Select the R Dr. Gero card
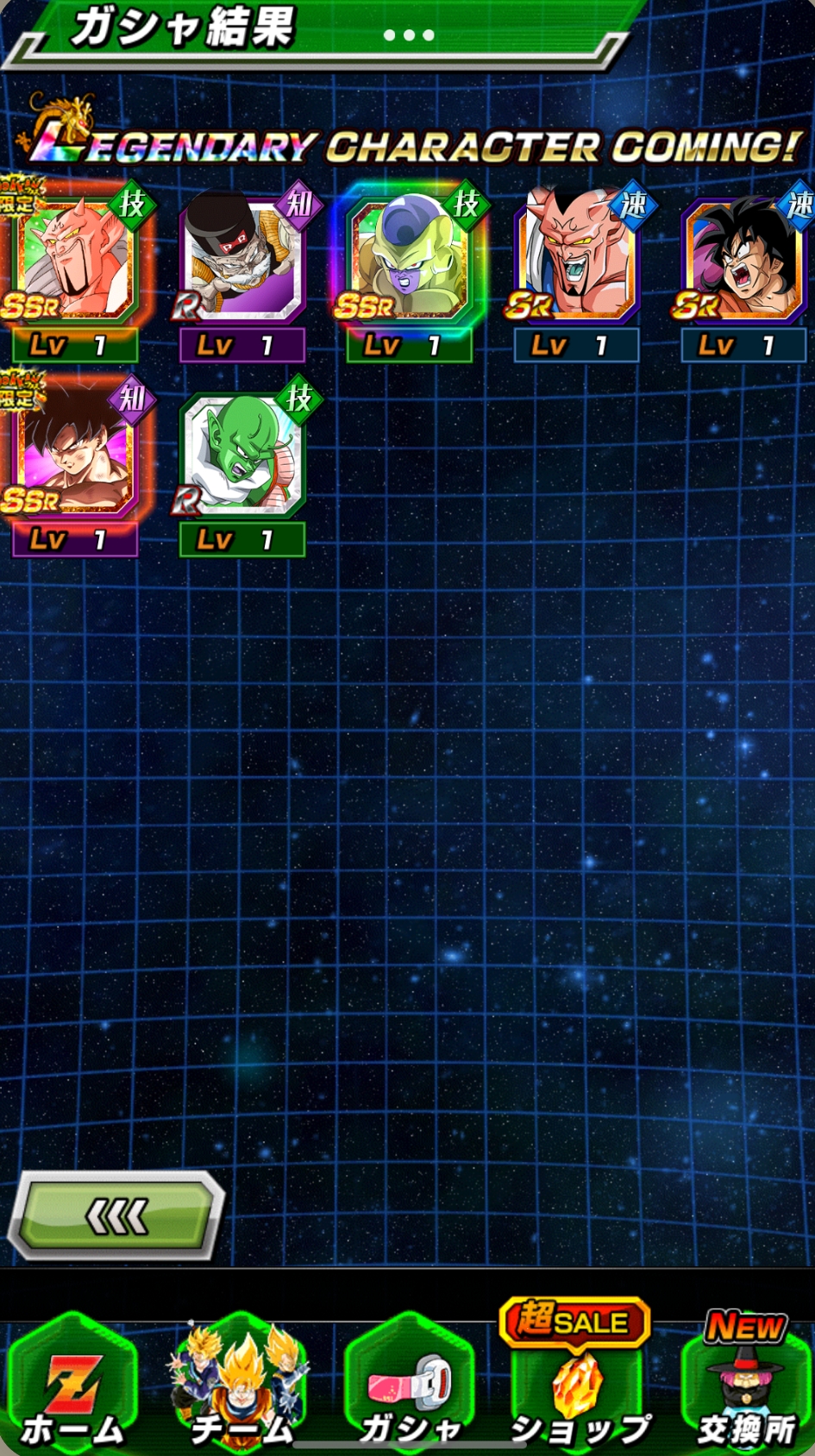 coord(241,259)
